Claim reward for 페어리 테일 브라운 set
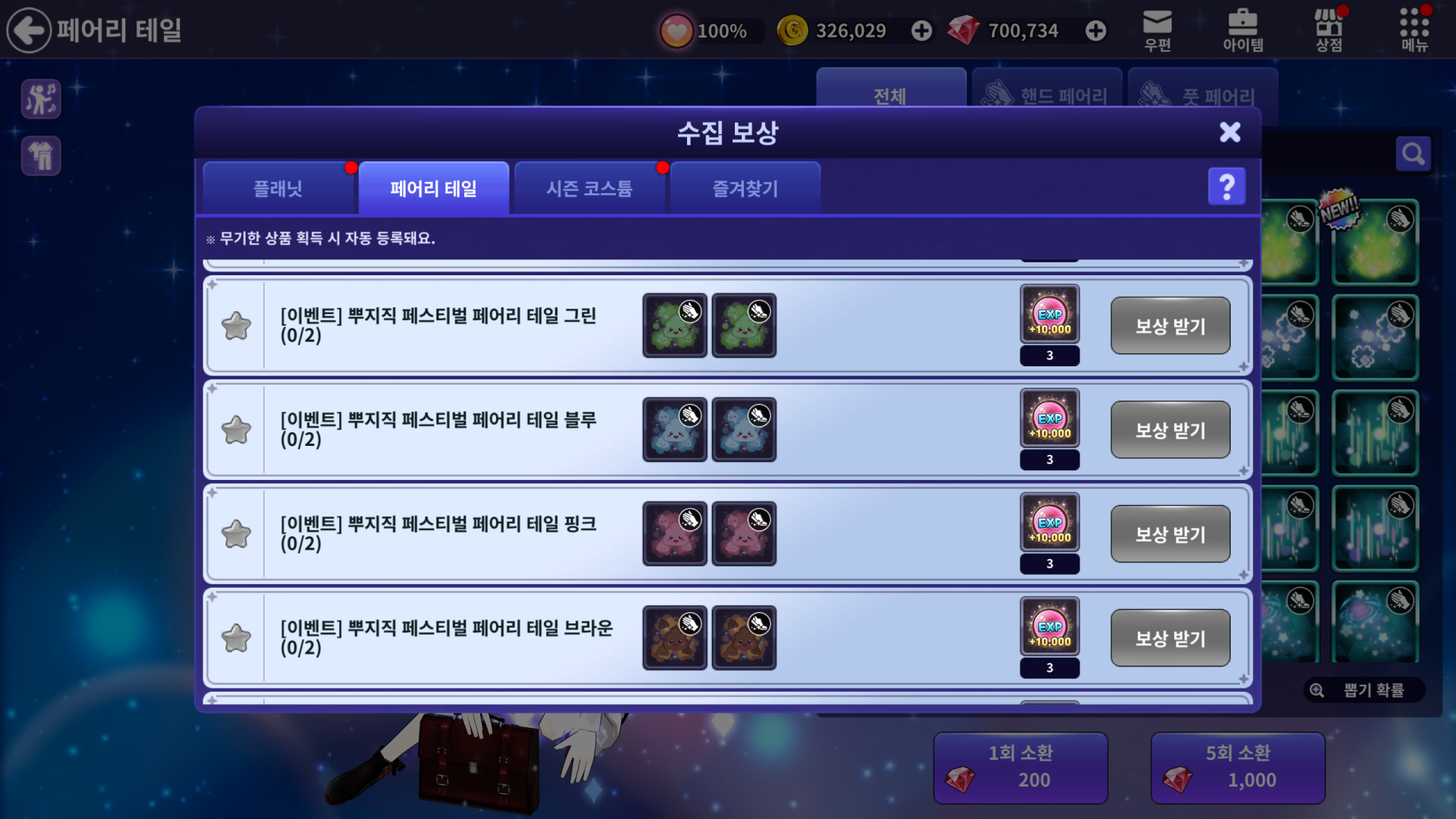Image resolution: width=1456 pixels, height=819 pixels. [x=1169, y=638]
